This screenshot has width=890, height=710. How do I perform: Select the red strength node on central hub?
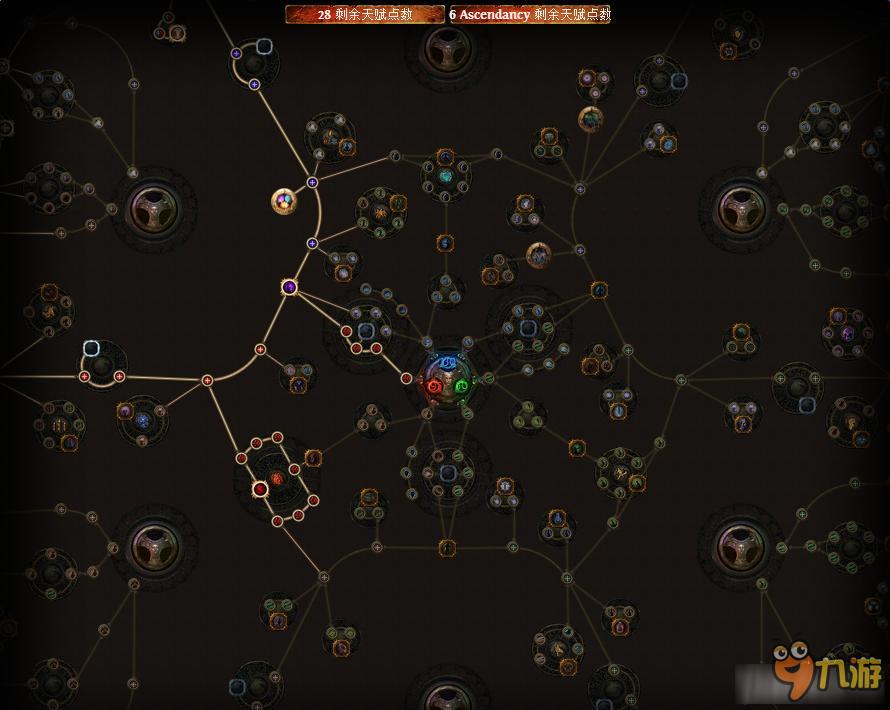point(434,386)
